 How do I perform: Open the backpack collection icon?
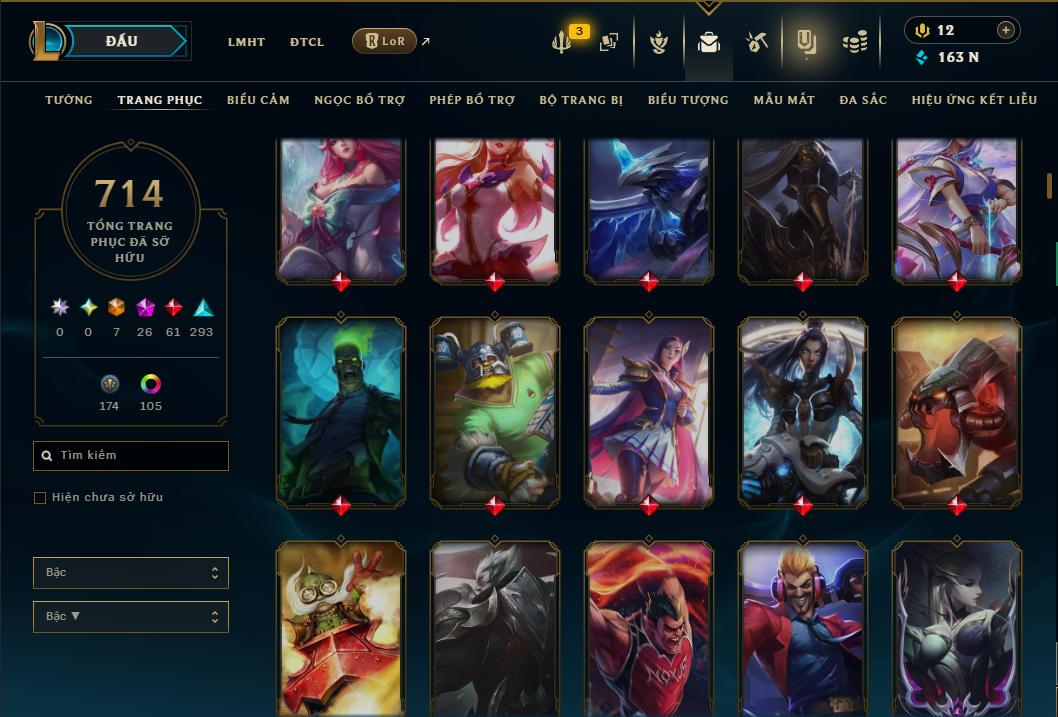709,42
